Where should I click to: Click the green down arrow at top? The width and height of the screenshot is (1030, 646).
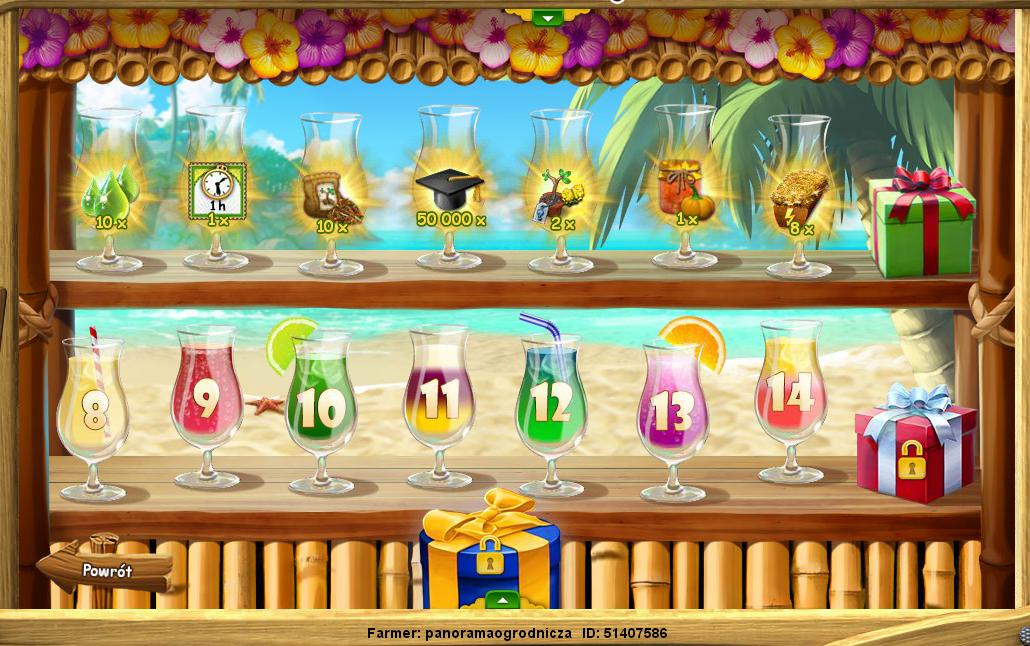[546, 17]
